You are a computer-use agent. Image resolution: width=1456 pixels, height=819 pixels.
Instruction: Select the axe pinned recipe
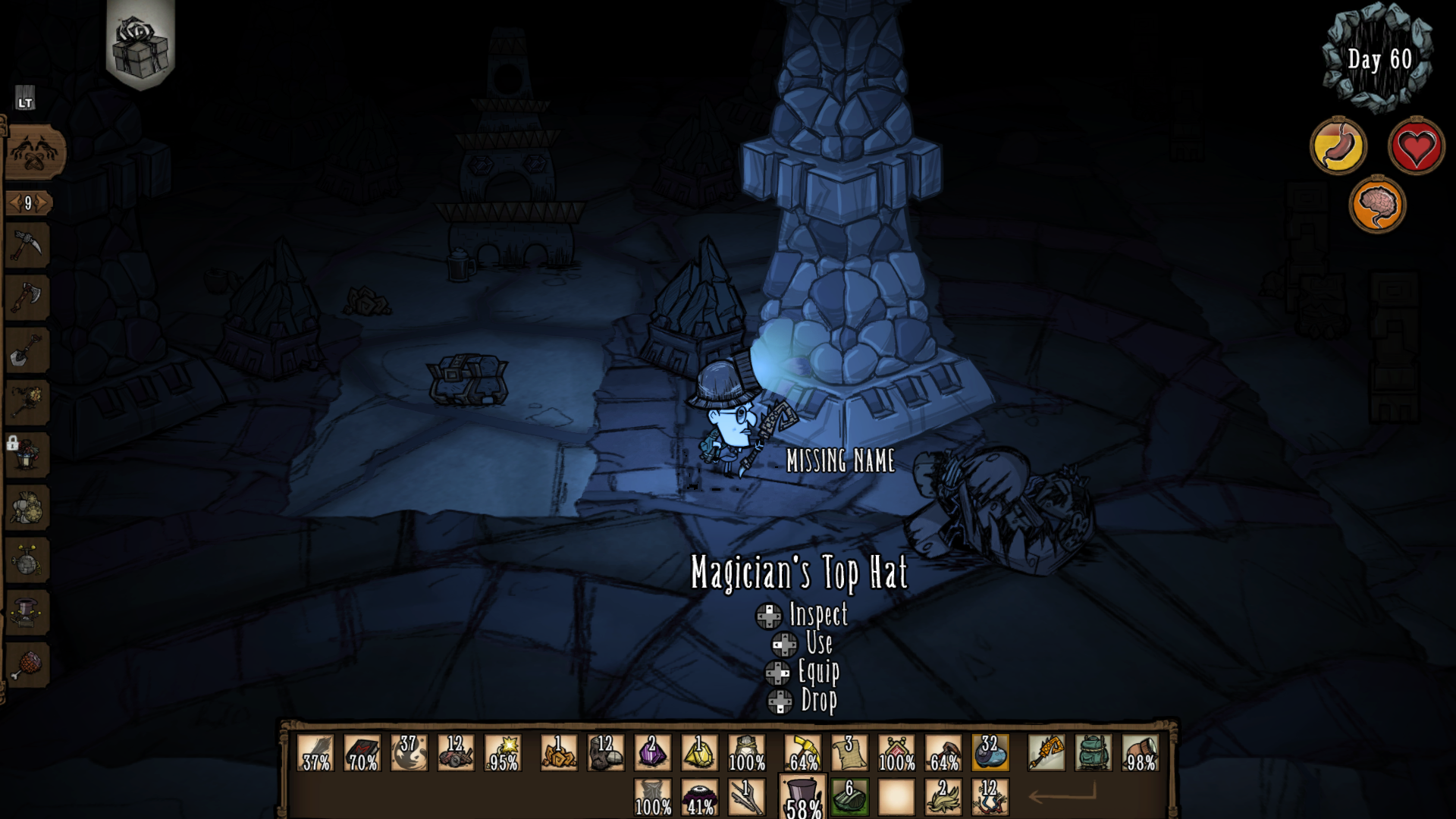27,297
